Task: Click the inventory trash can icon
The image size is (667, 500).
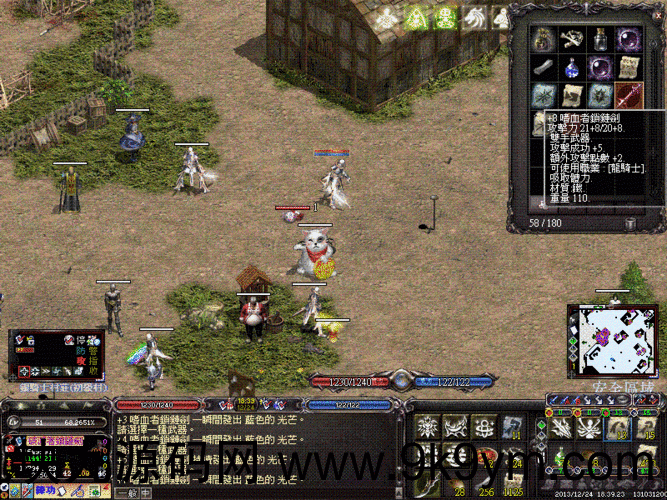Action: [630, 222]
